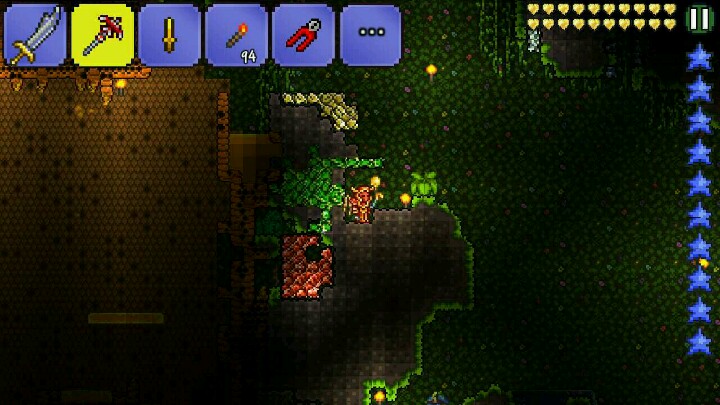Select the broadsword hotbar slot
The image size is (720, 405).
[x=36, y=35]
